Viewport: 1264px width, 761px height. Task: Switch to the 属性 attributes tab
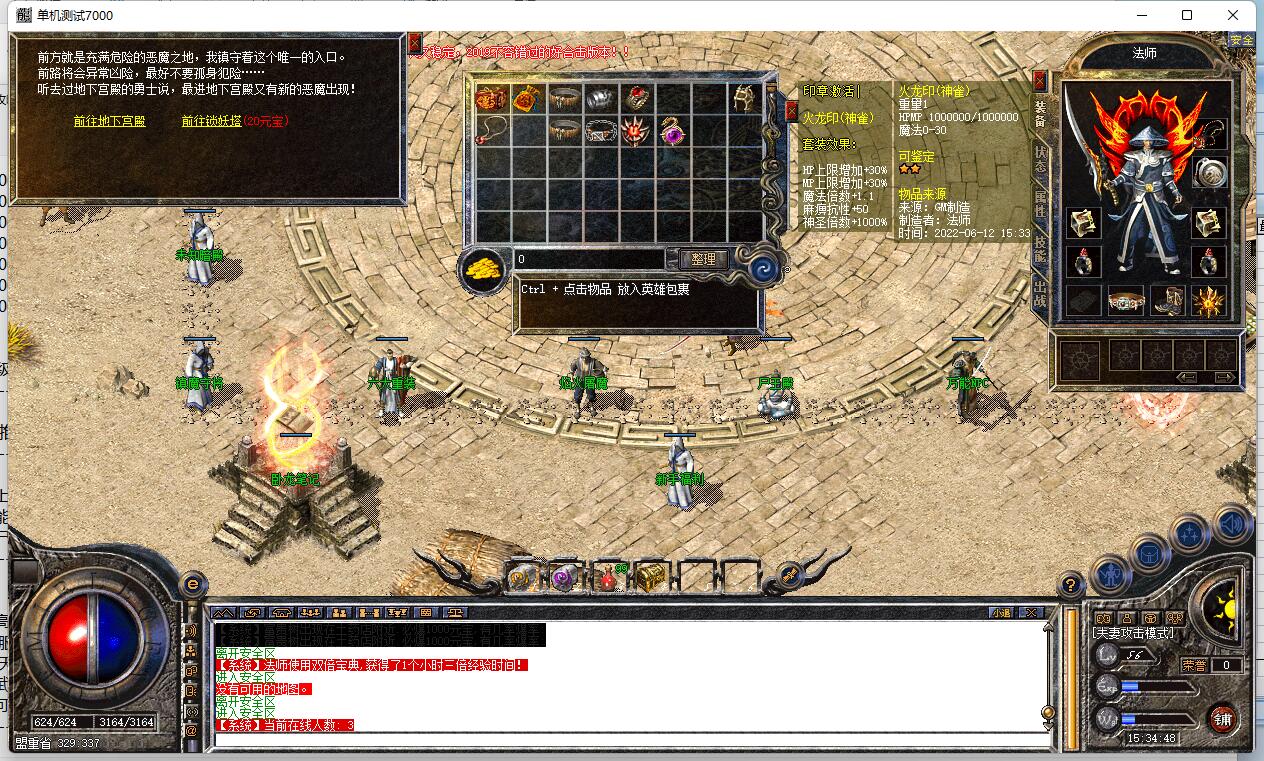(1040, 205)
